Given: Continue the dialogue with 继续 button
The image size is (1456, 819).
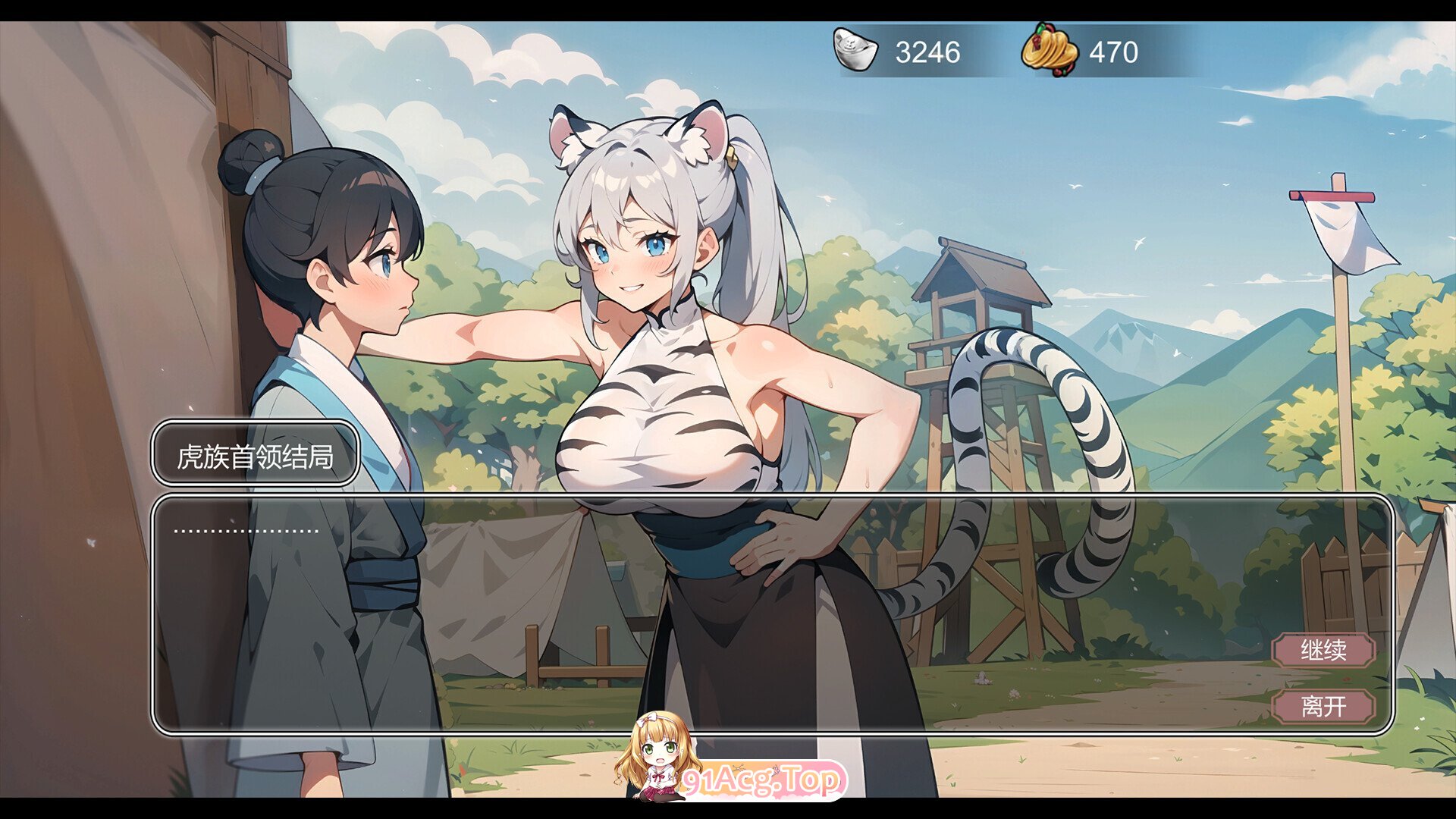Looking at the screenshot, I should [1323, 651].
